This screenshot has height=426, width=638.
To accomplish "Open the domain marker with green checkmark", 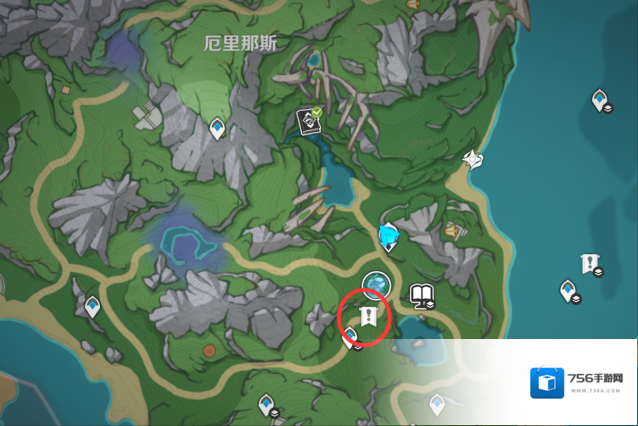I will point(309,122).
